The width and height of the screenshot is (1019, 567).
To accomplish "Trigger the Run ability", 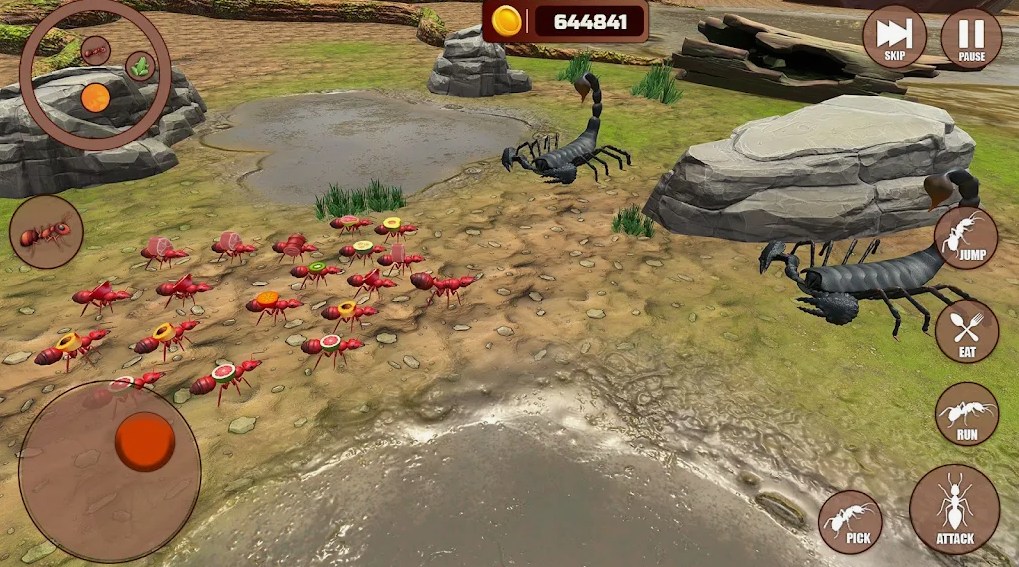I will click(966, 413).
